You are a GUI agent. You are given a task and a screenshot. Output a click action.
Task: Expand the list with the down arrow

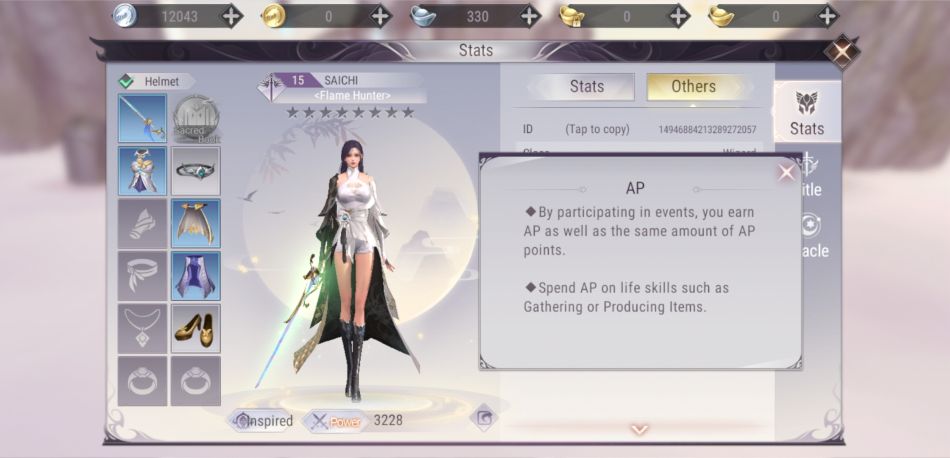tap(639, 430)
